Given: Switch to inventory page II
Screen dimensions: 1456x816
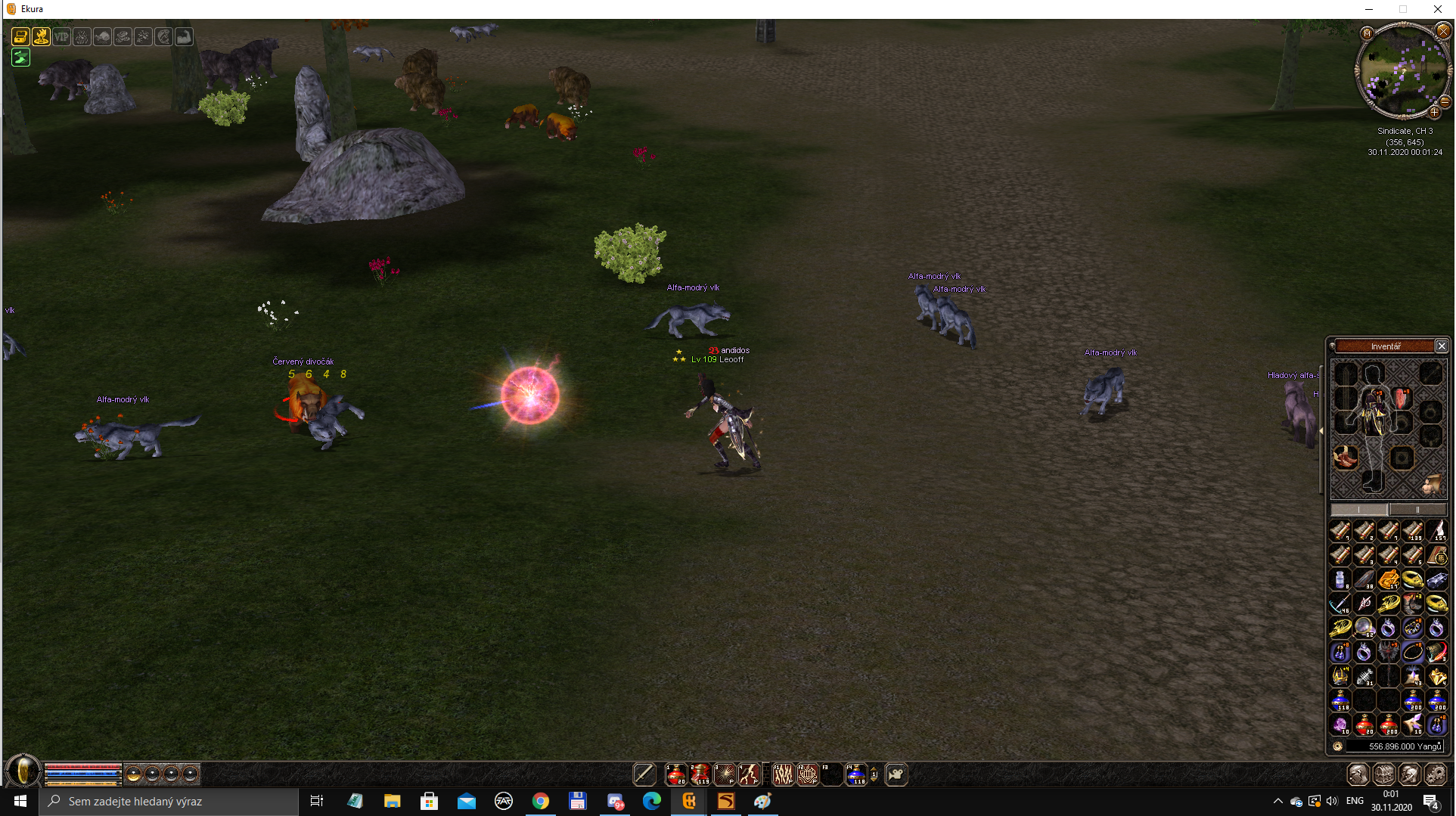Looking at the screenshot, I should click(x=1417, y=510).
